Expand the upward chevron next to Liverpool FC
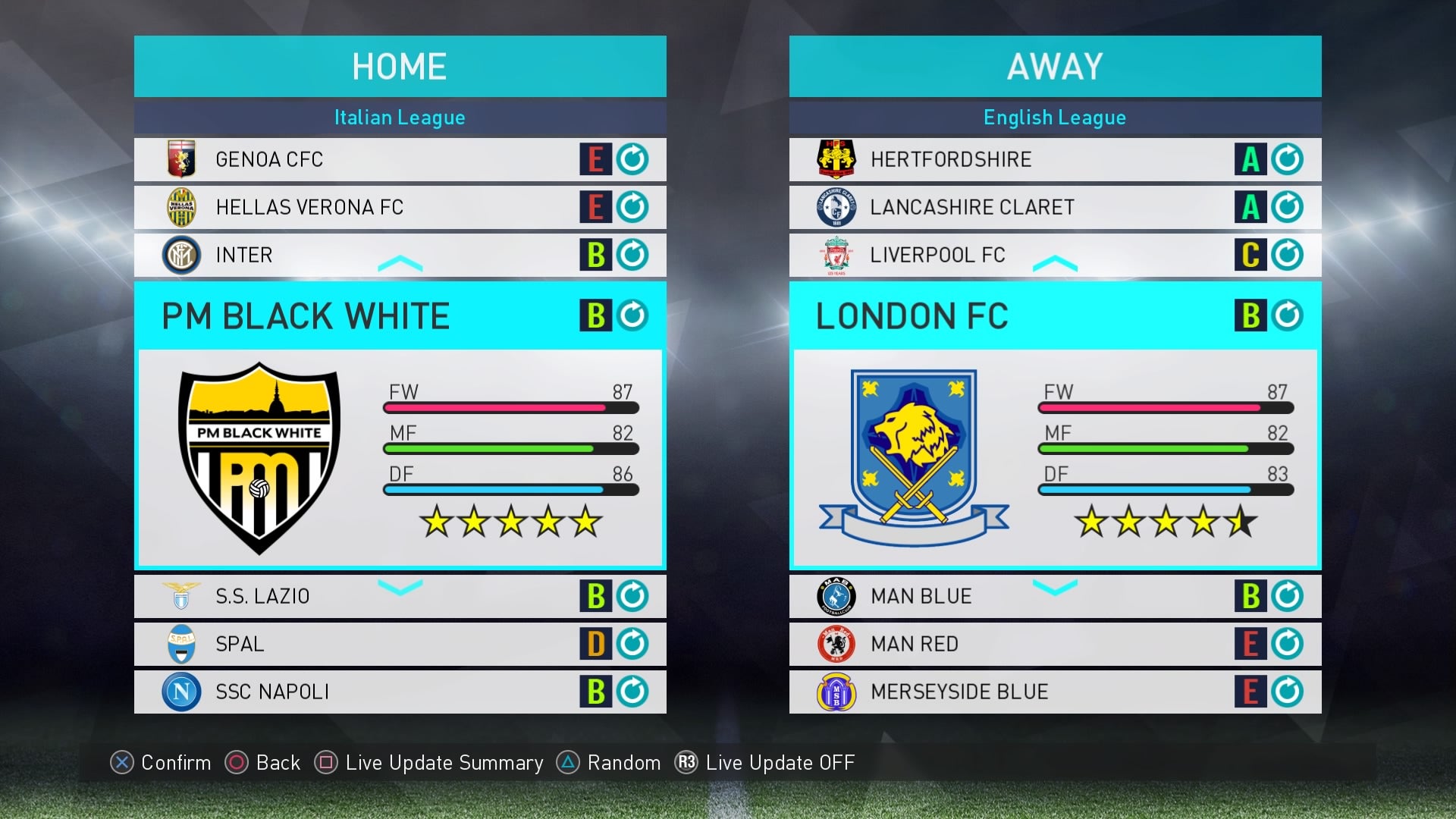The width and height of the screenshot is (1456, 819). tap(1055, 262)
